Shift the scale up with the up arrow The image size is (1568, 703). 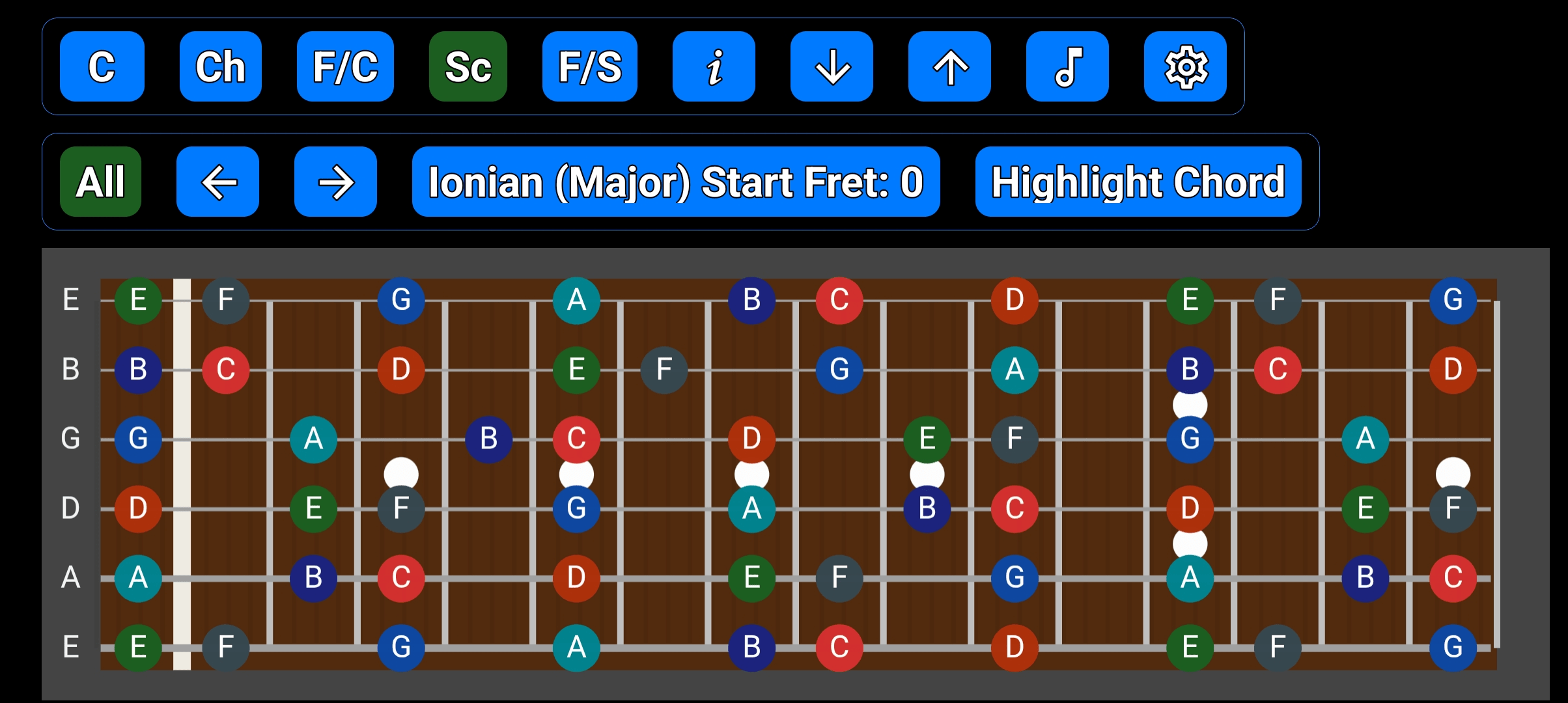949,67
